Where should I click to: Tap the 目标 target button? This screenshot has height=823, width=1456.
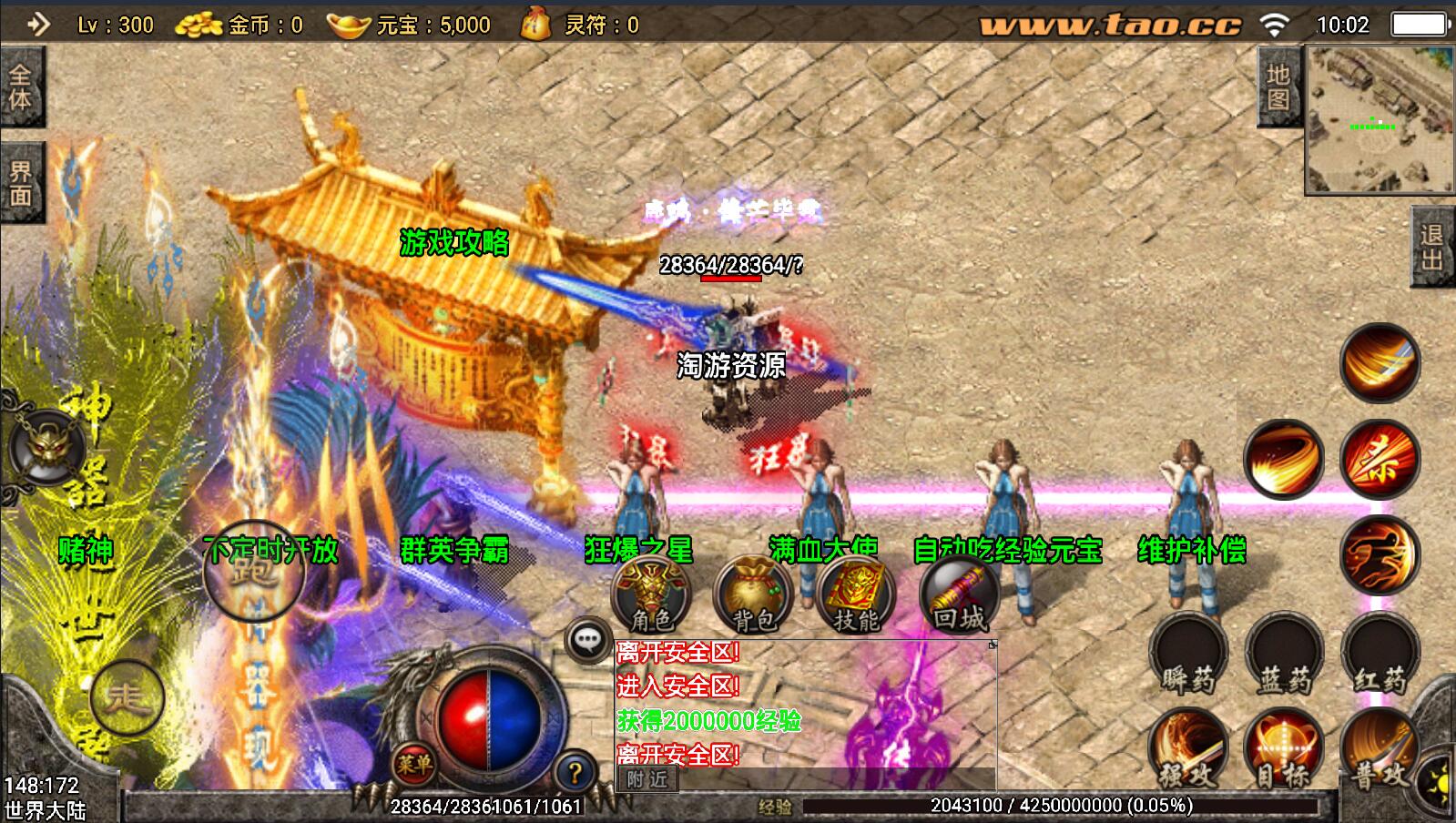coord(1283,750)
